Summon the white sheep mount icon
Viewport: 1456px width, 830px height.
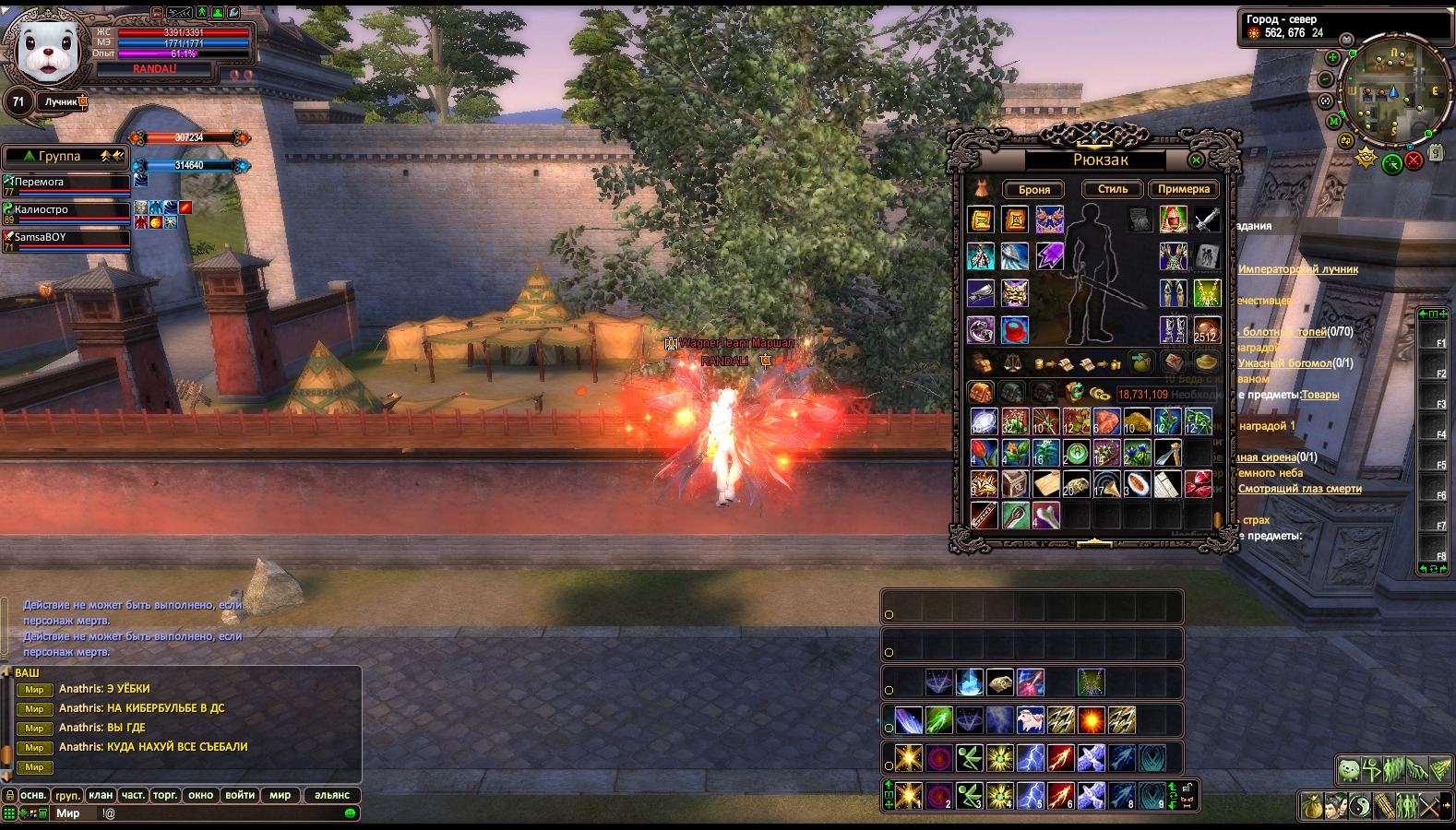pos(1030,719)
